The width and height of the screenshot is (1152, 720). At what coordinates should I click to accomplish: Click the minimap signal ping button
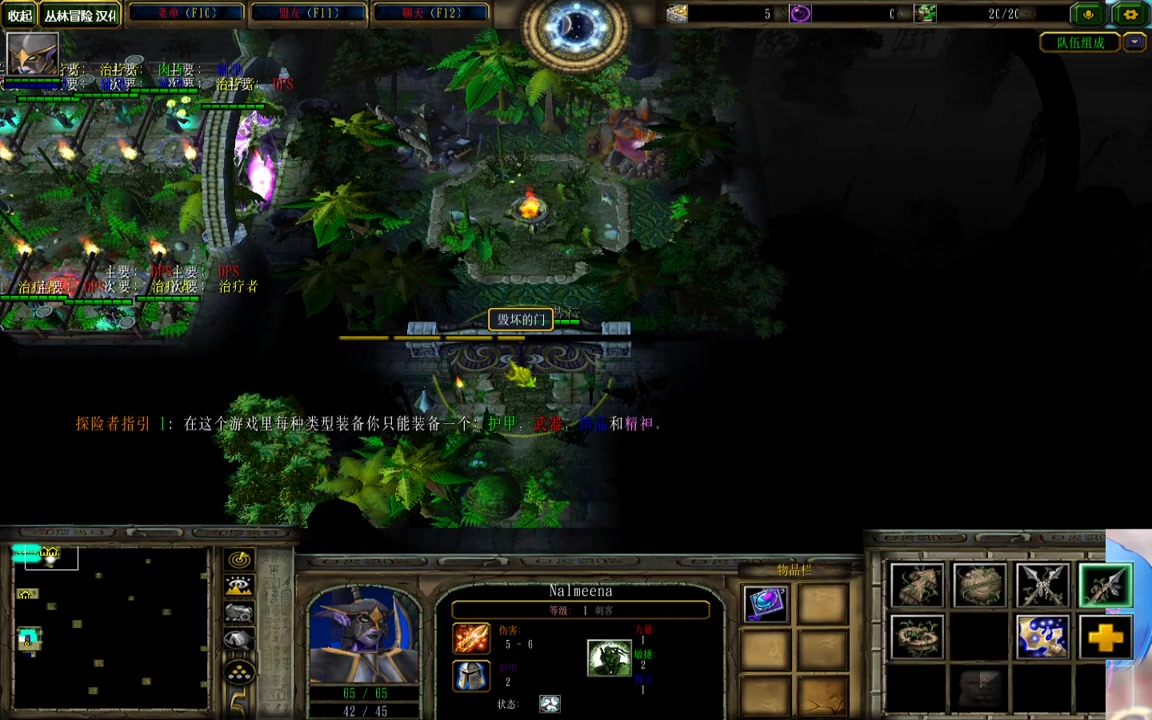pyautogui.click(x=239, y=560)
